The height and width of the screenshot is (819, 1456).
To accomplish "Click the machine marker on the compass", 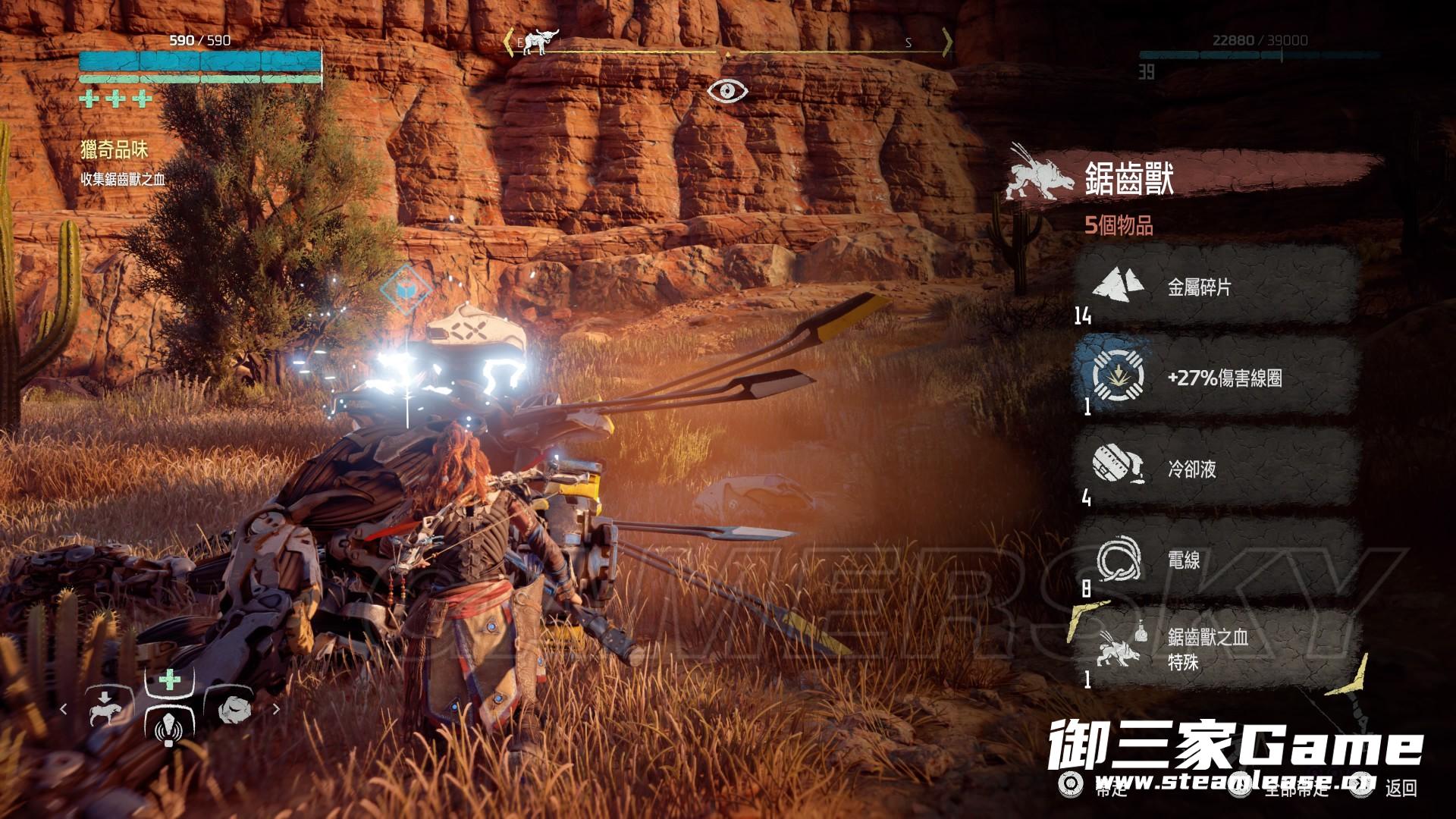I will click(x=540, y=42).
